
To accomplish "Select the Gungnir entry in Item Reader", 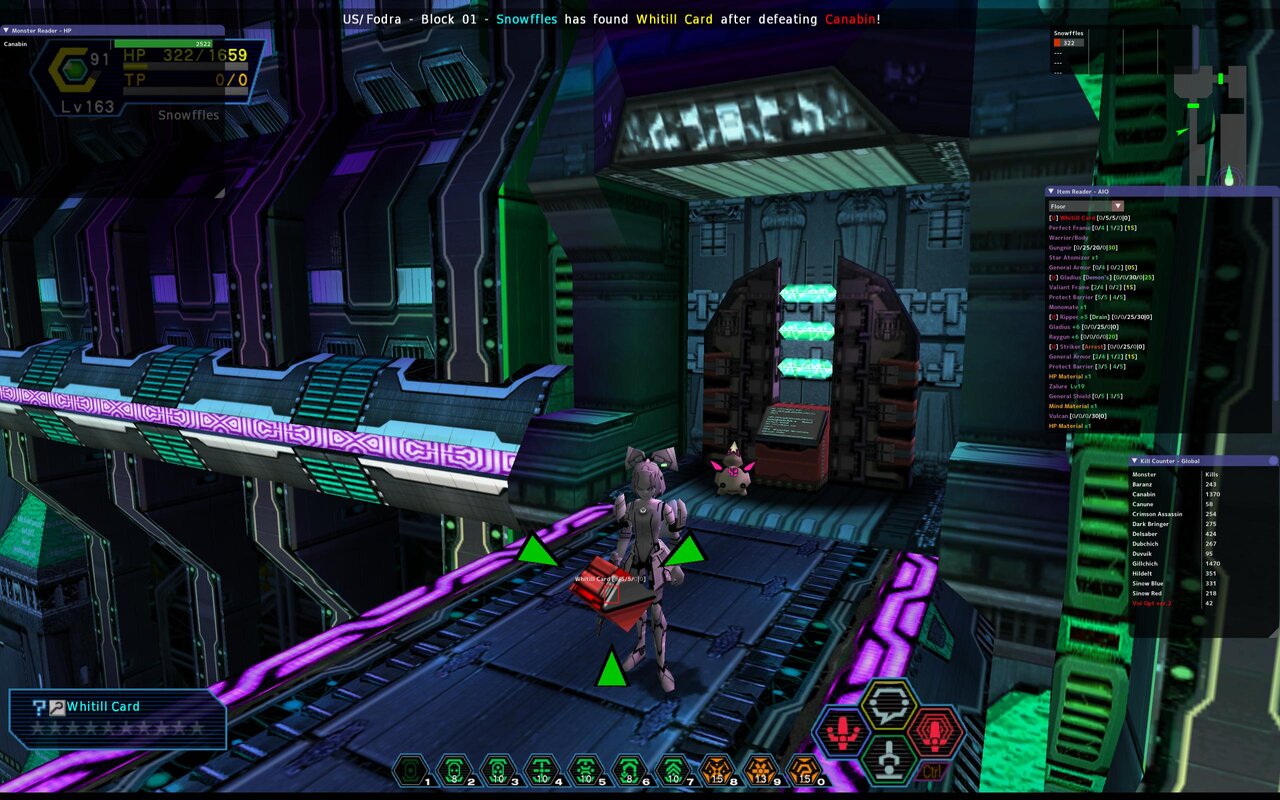I will (1062, 247).
